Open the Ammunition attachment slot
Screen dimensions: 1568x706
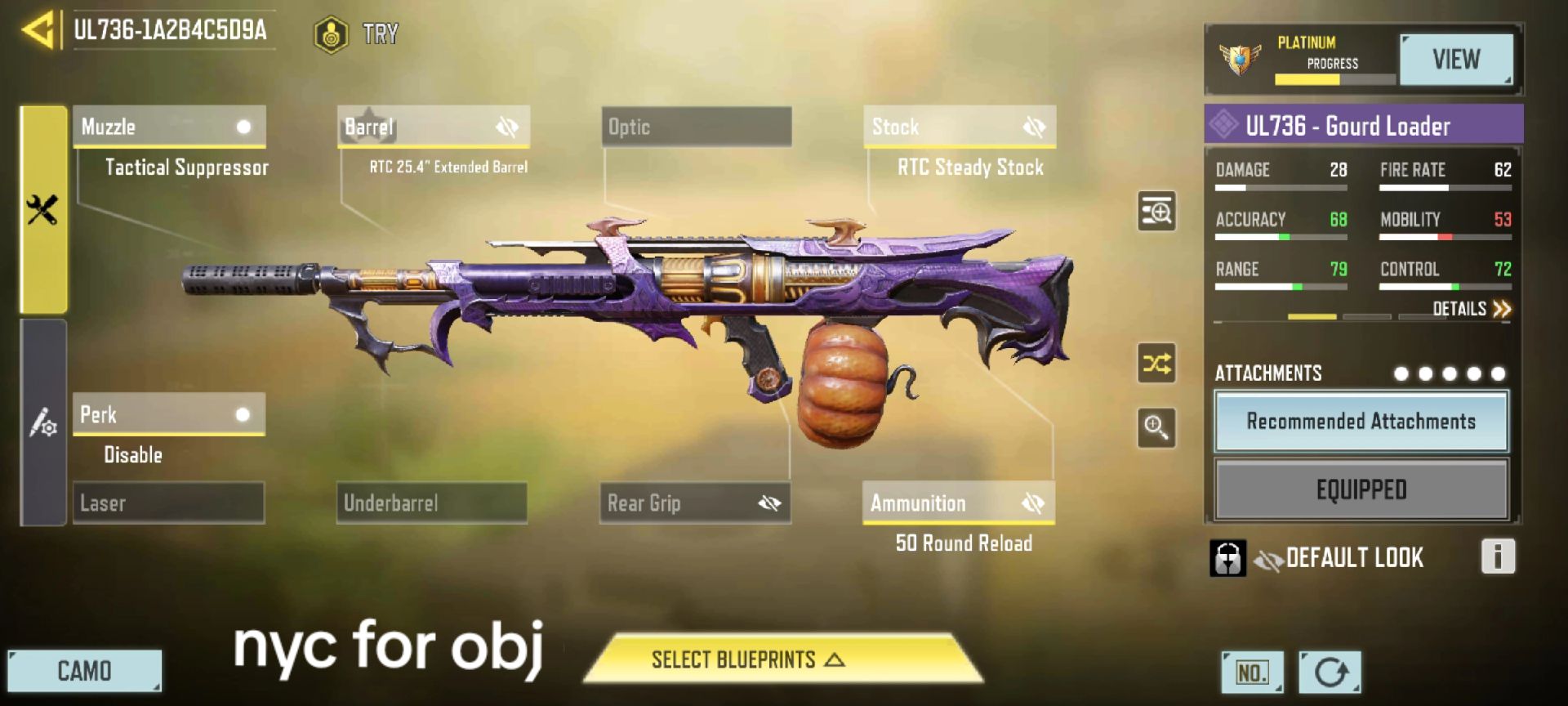tap(959, 503)
